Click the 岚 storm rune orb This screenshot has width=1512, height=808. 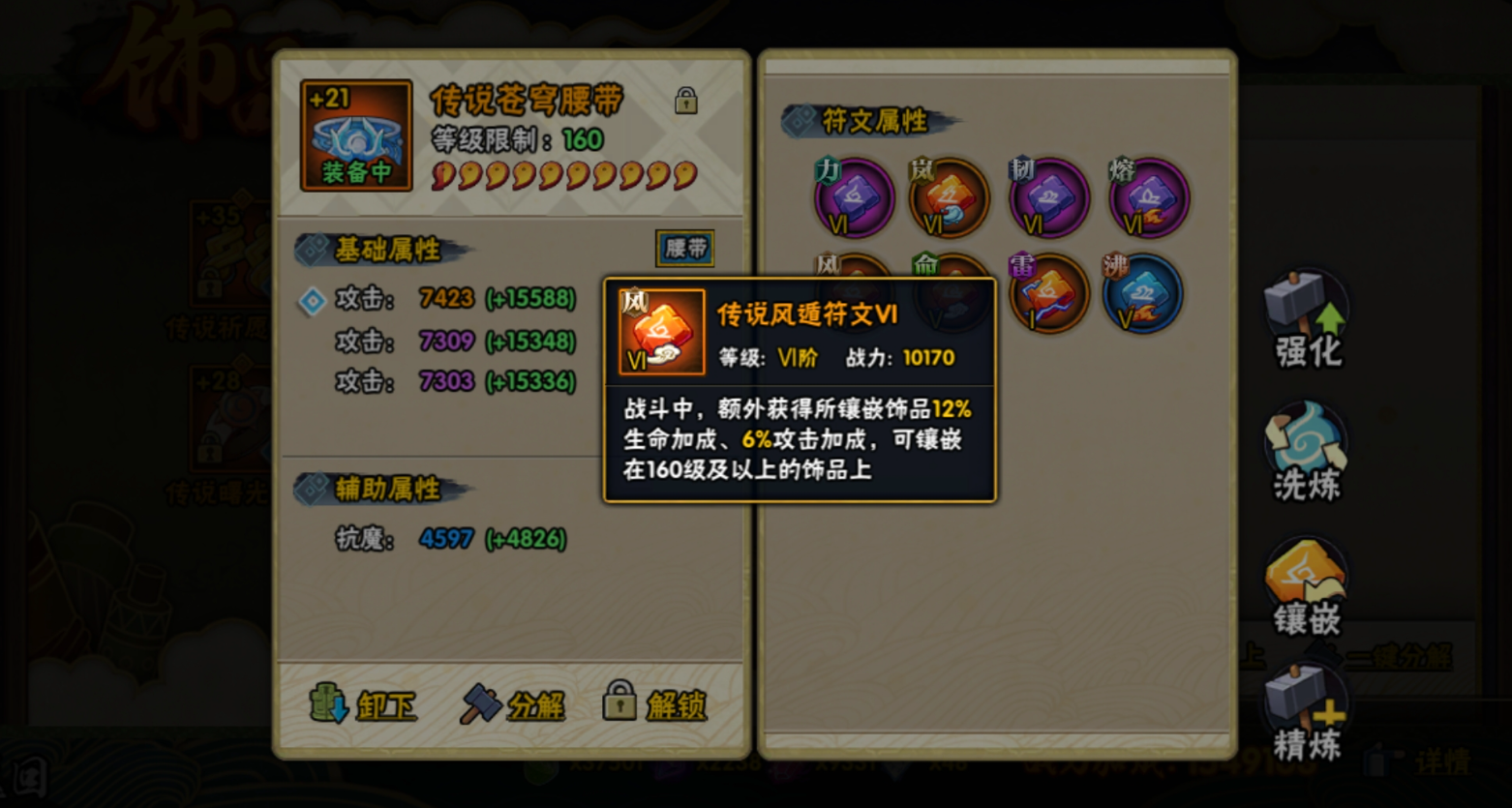click(951, 198)
